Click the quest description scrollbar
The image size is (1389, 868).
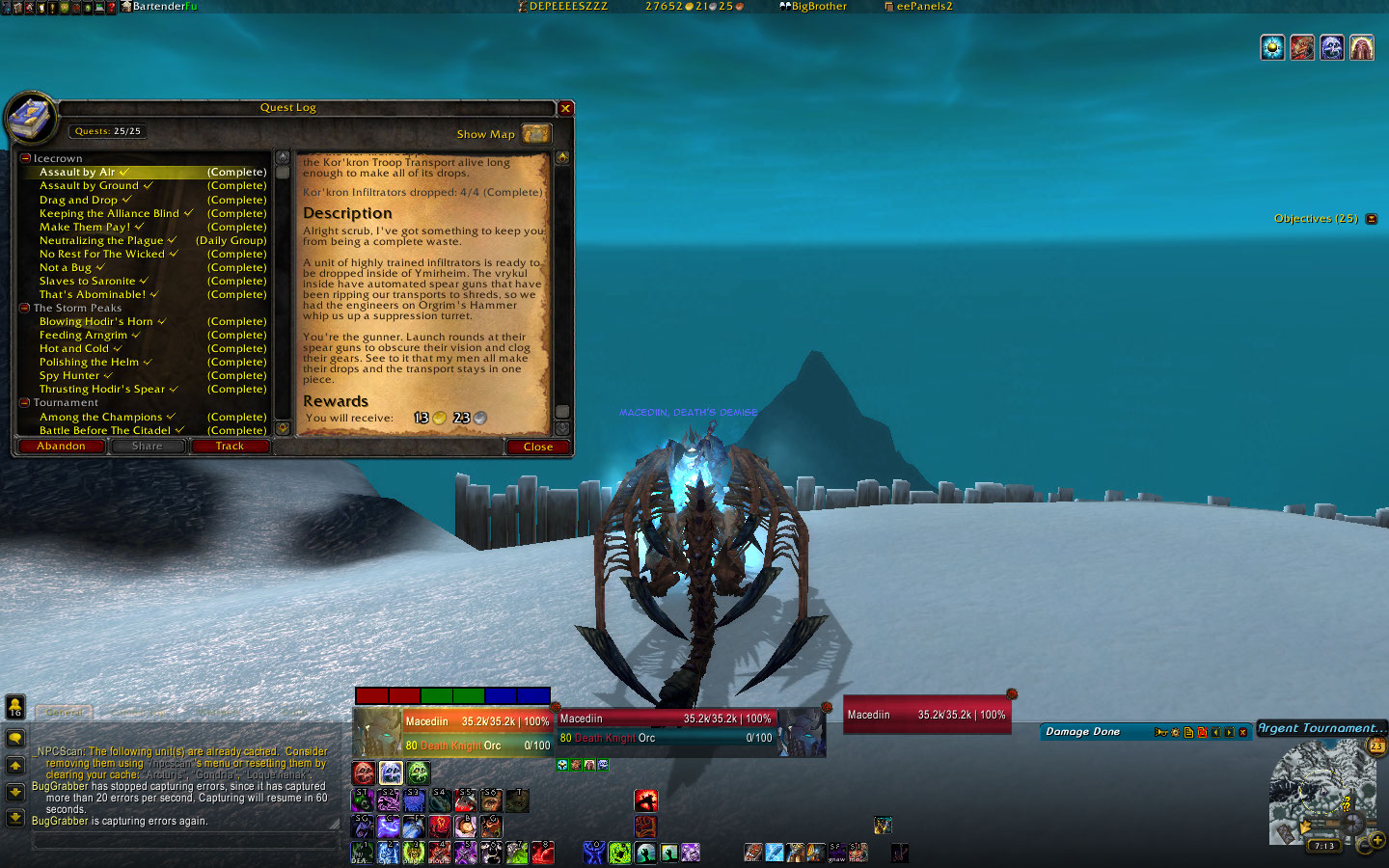563,412
